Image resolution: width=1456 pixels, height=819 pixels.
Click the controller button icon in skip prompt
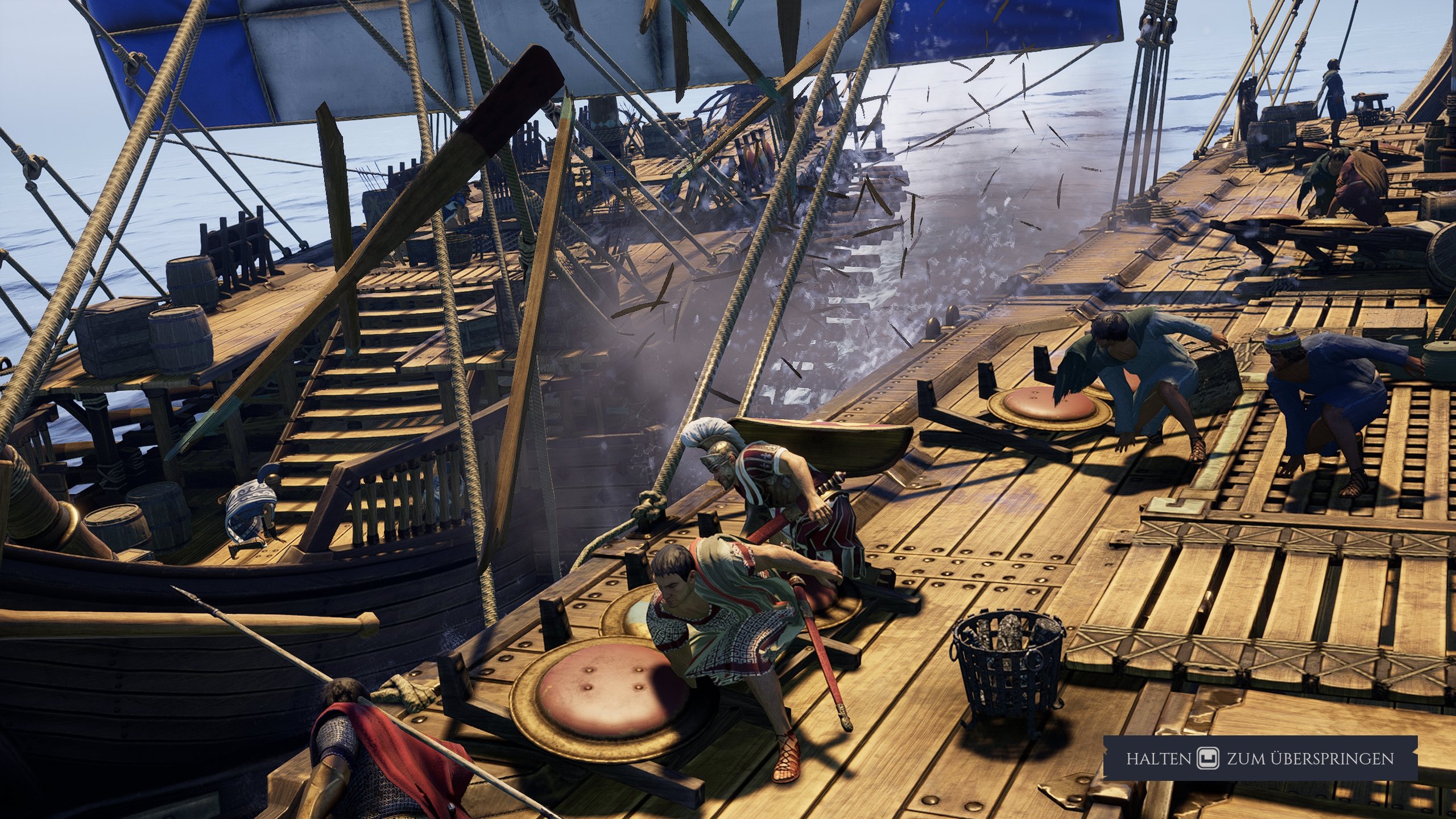(1208, 758)
